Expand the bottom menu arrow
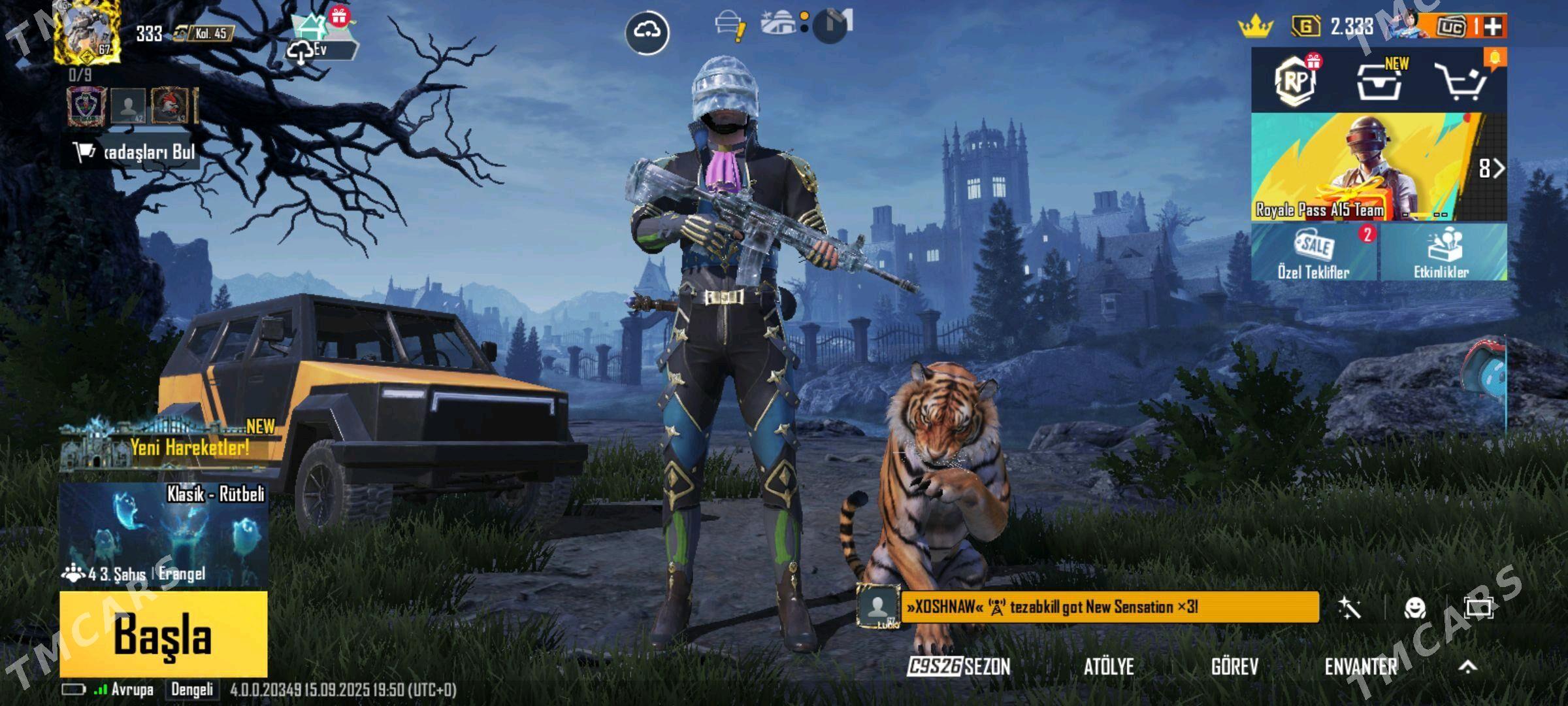Screen dimensions: 1568x706 click(x=1468, y=666)
